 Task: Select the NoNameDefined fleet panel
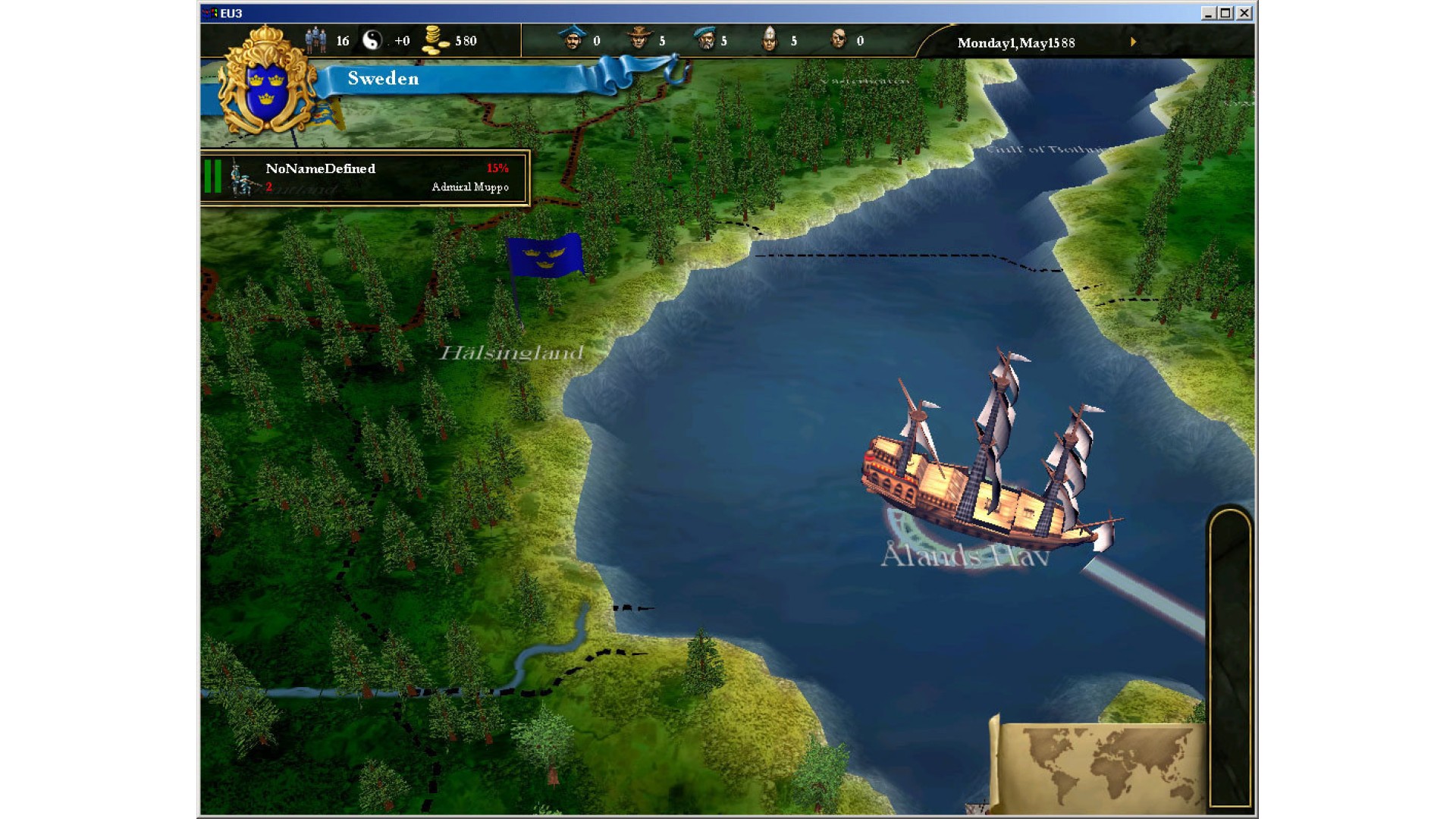point(365,177)
